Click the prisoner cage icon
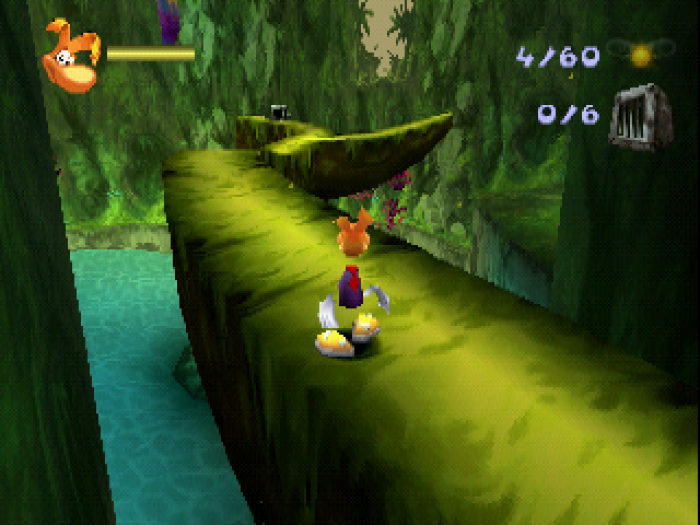This screenshot has width=700, height=525. pos(640,115)
